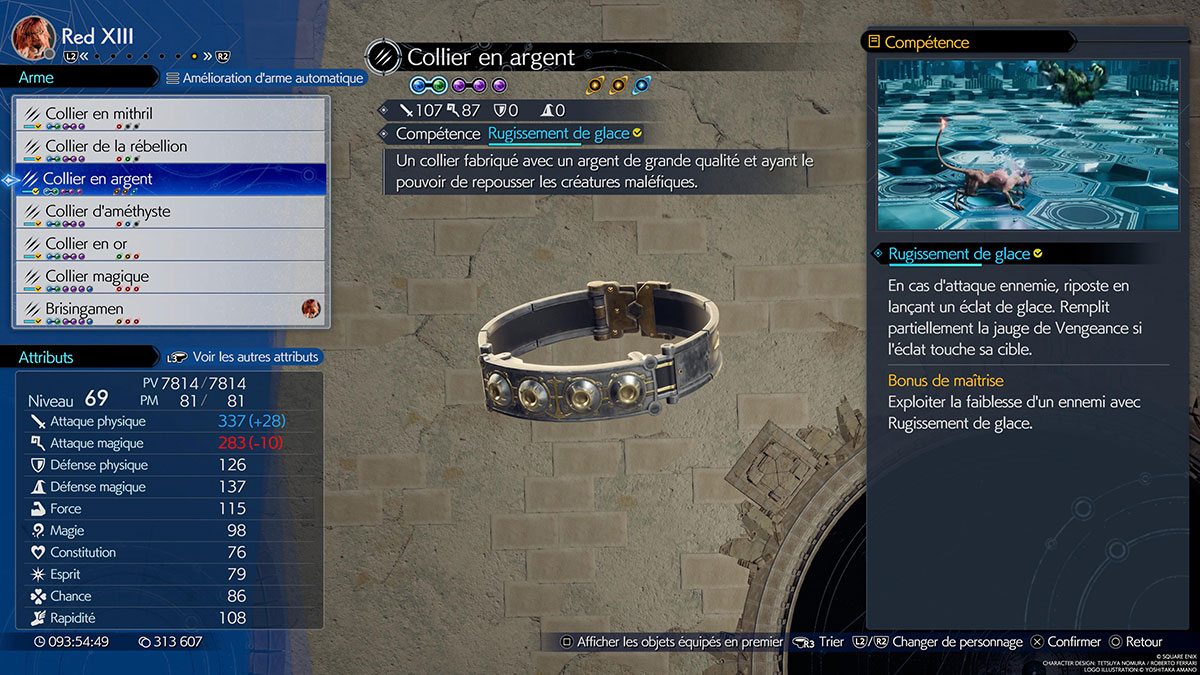Screen dimensions: 1200x675
Task: Select the Collier en or weapon
Action: point(170,245)
